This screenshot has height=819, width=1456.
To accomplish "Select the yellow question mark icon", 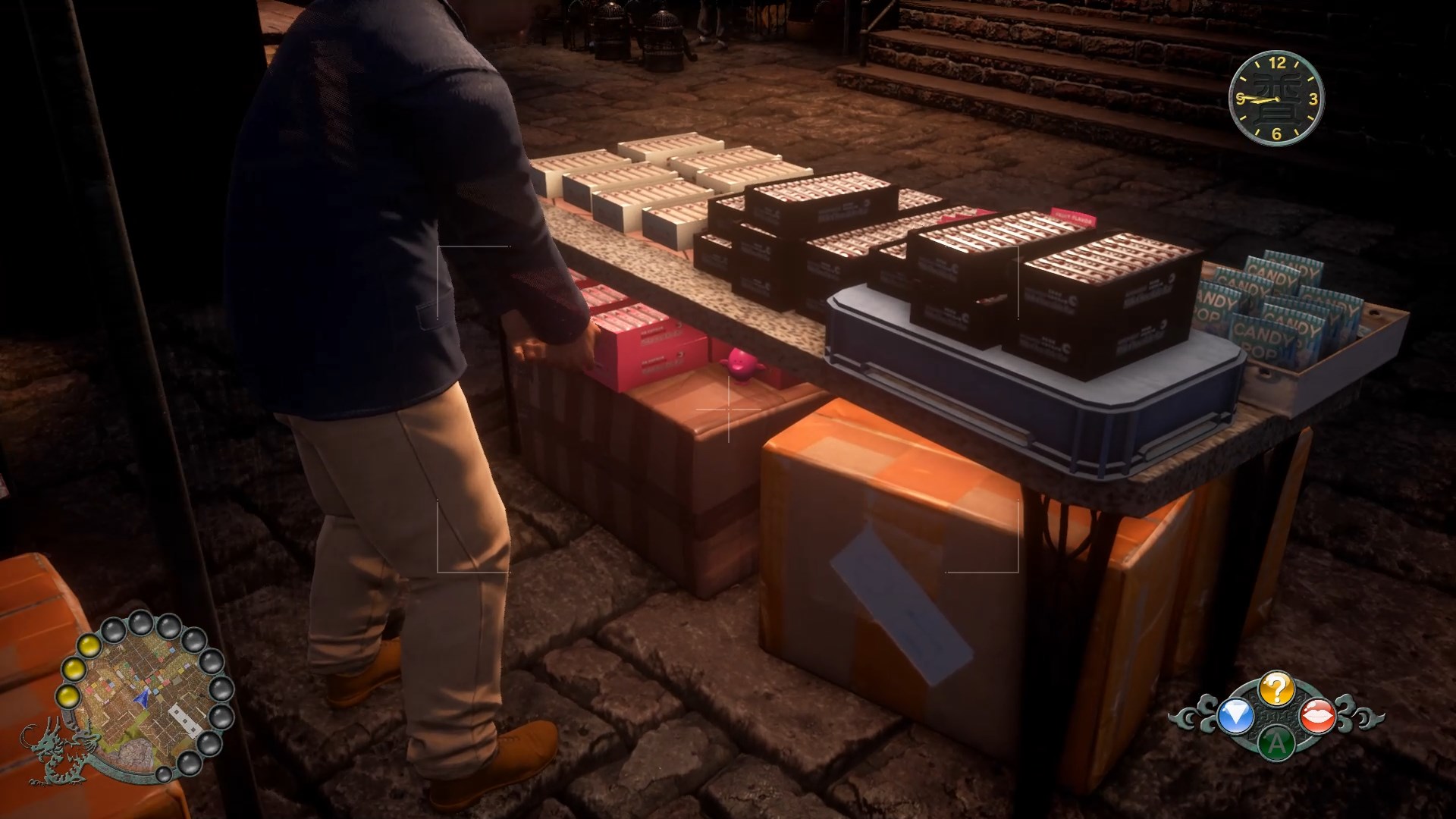I will pos(1276,689).
